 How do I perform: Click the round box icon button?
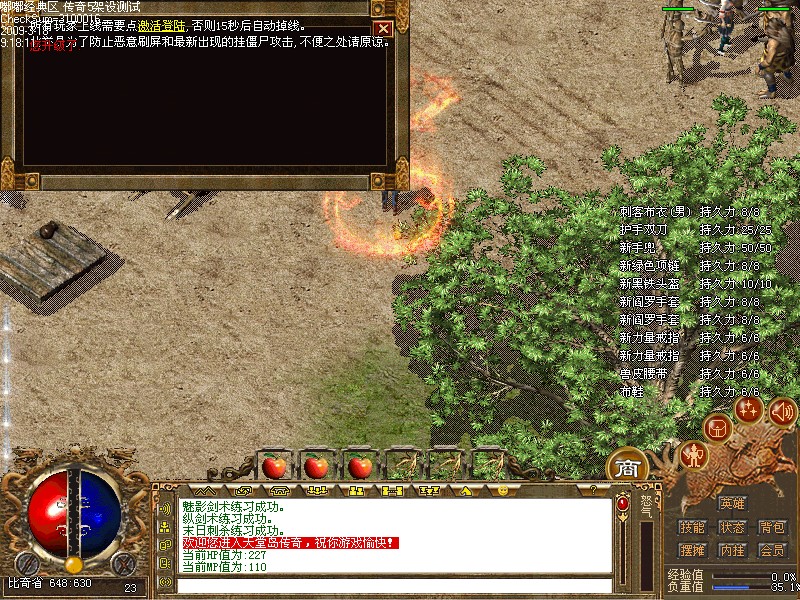pos(717,429)
